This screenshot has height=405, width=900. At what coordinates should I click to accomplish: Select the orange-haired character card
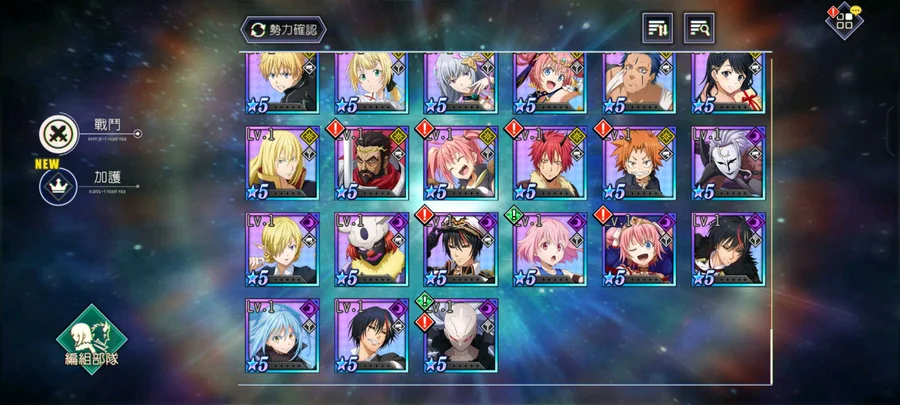(639, 163)
